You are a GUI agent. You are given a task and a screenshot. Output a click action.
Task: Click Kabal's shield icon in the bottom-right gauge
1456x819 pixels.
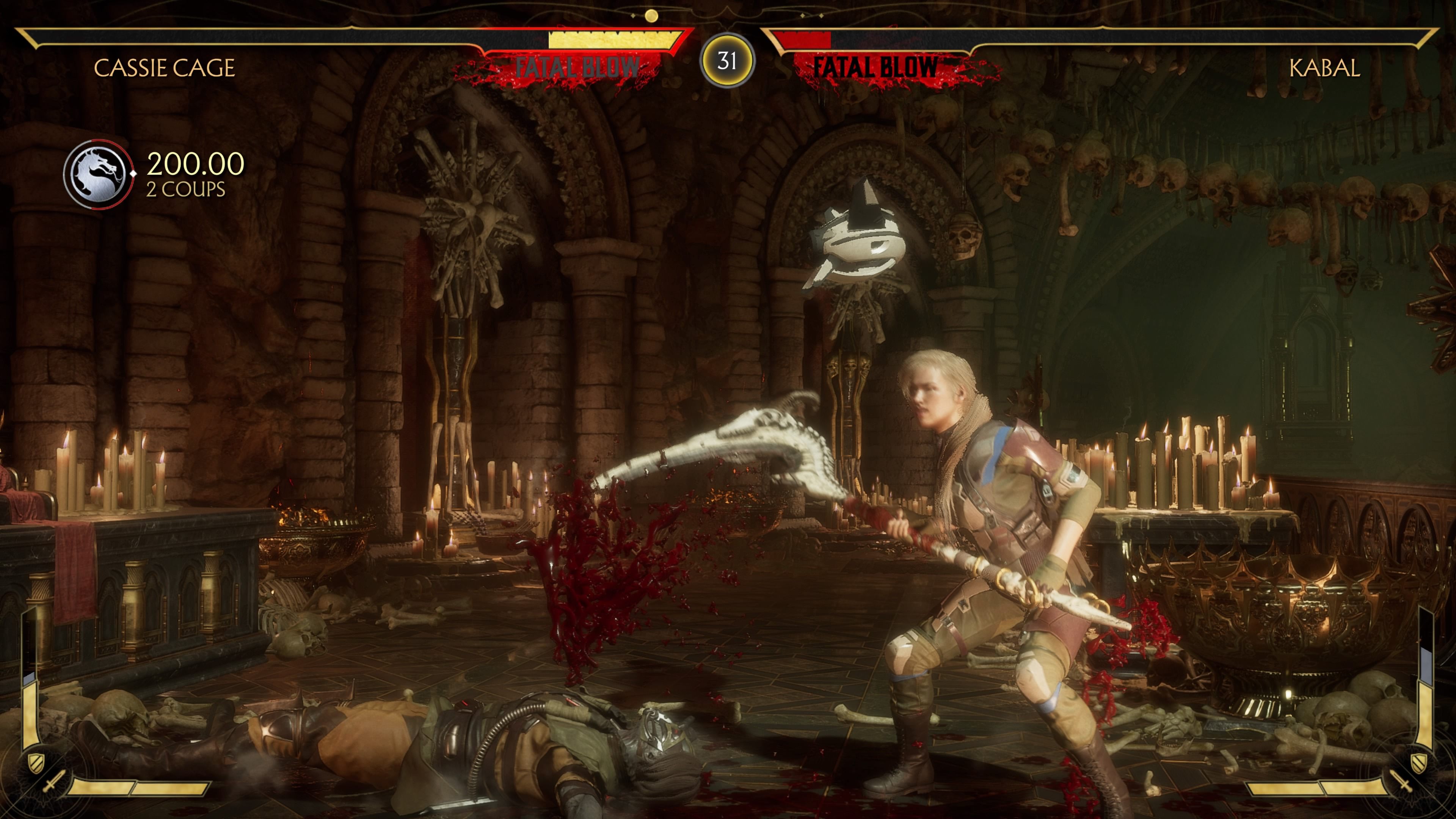(1419, 763)
